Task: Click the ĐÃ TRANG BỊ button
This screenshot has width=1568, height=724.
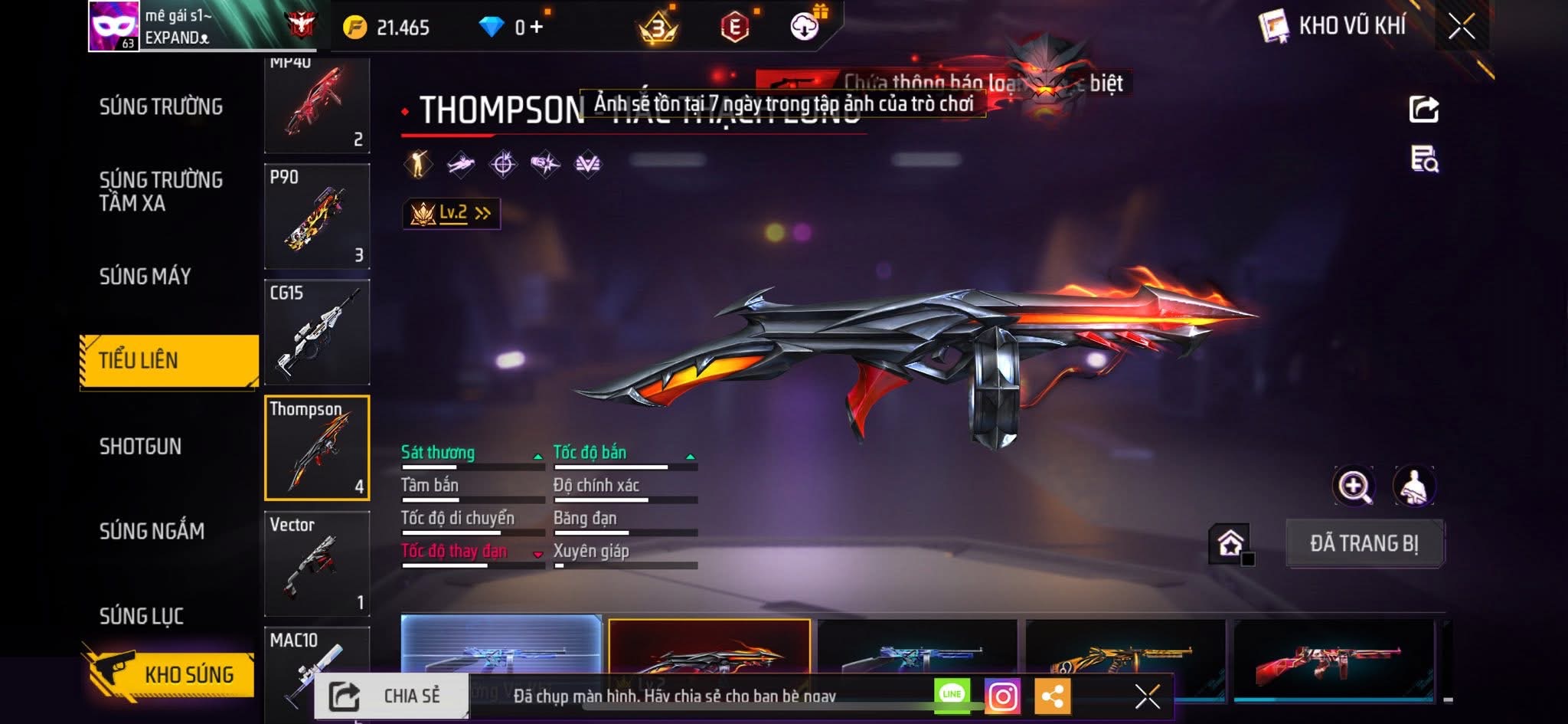Action: [x=1364, y=543]
